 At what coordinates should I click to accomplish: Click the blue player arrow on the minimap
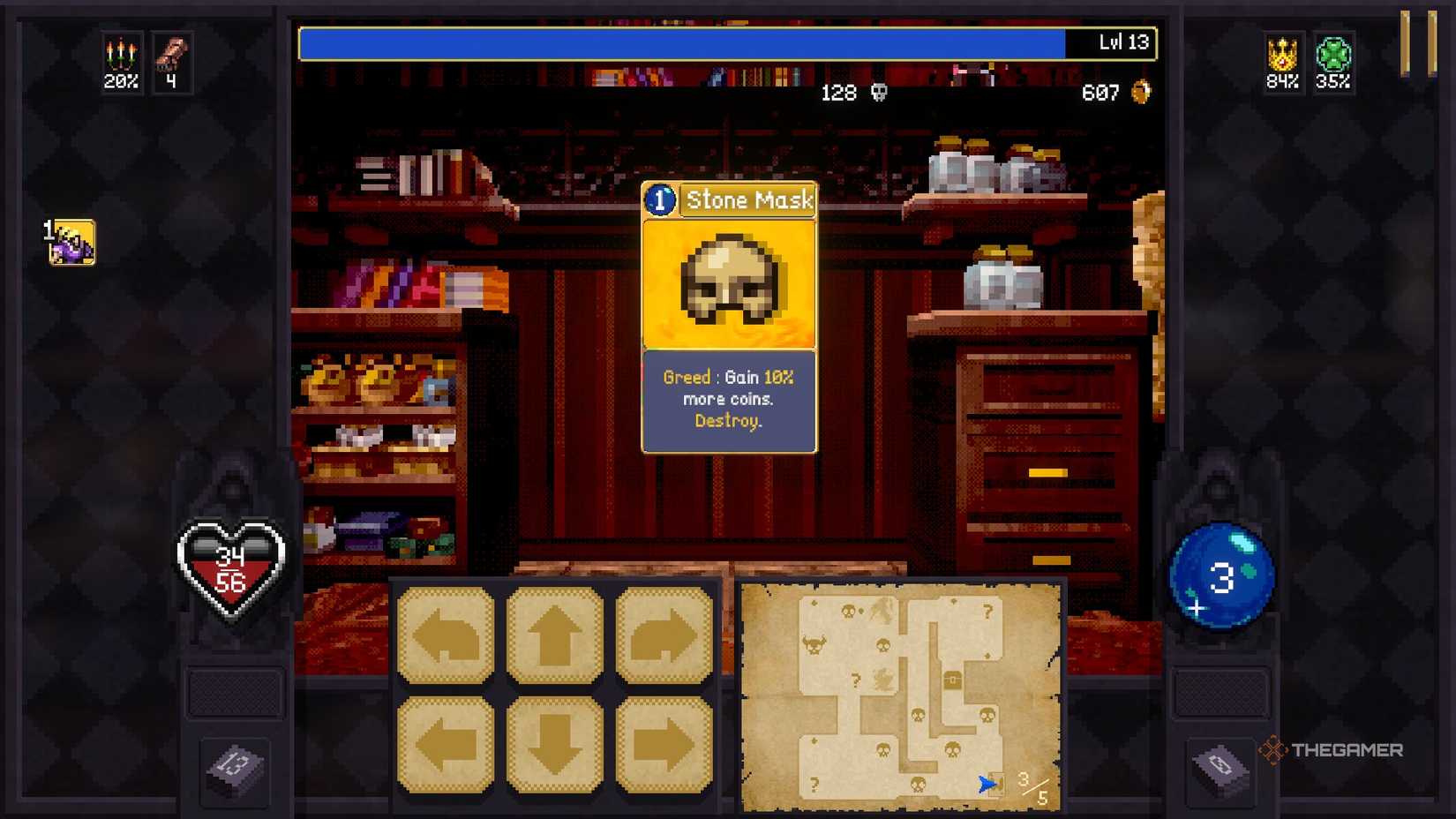point(986,784)
